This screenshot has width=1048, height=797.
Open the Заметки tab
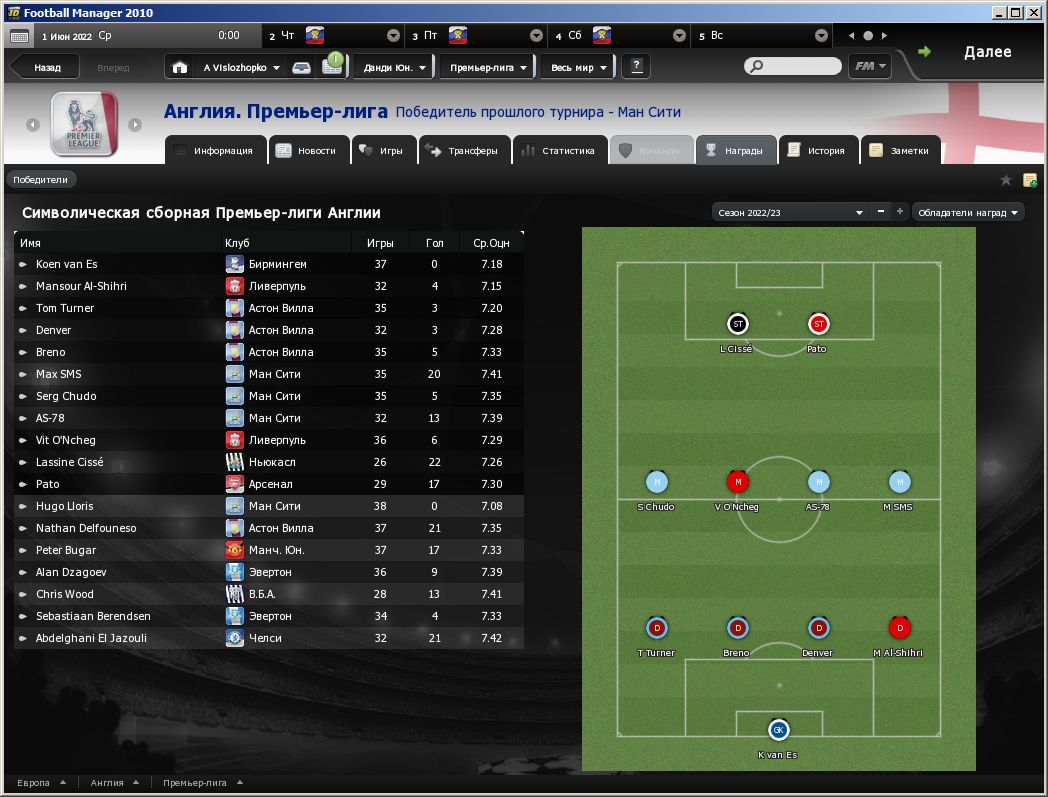click(x=901, y=151)
